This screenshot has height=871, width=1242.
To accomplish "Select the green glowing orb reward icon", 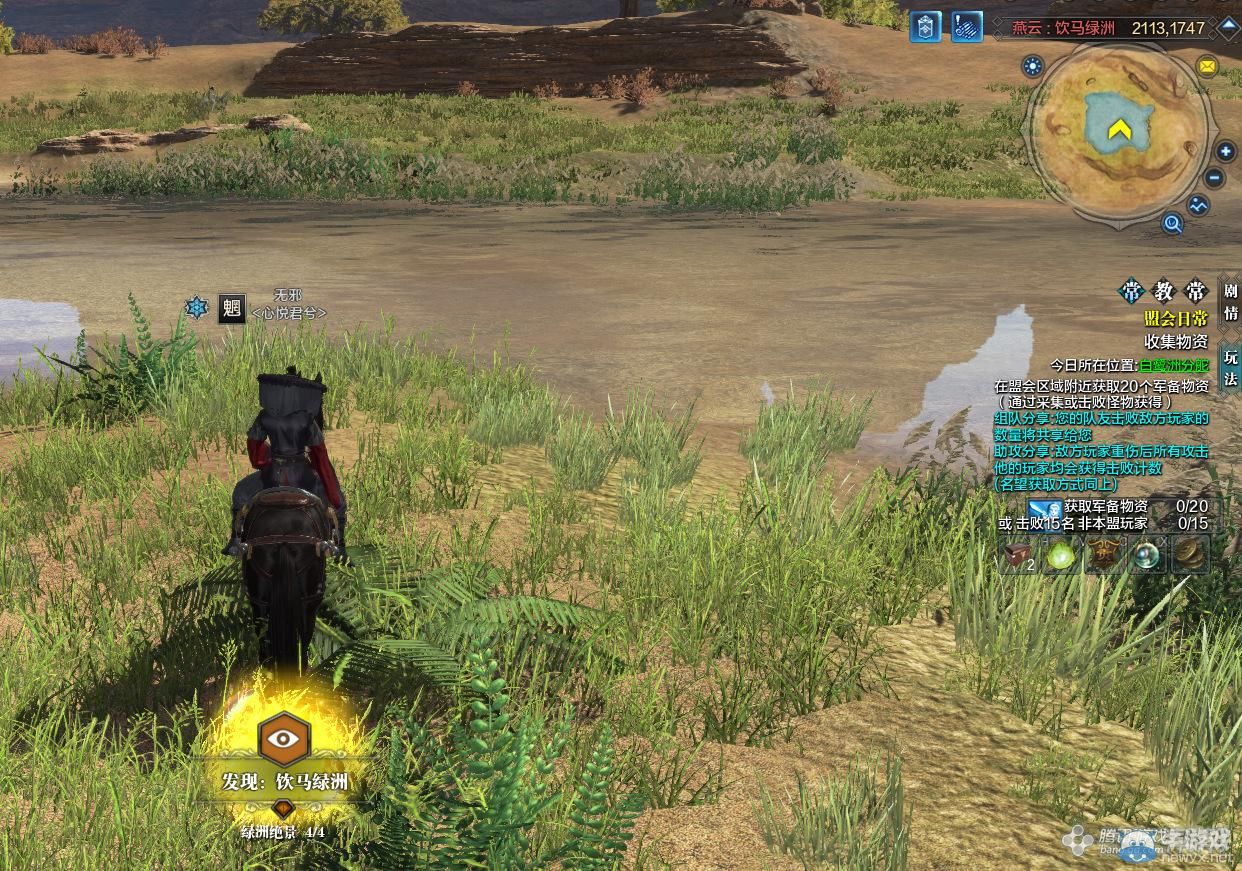I will [x=1061, y=554].
